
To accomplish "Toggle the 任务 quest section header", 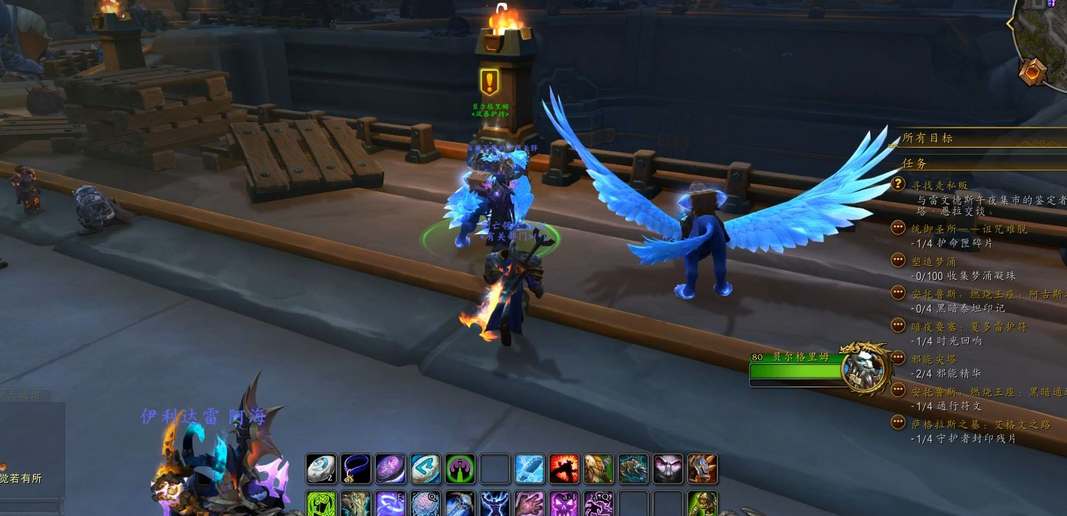I will coord(914,162).
